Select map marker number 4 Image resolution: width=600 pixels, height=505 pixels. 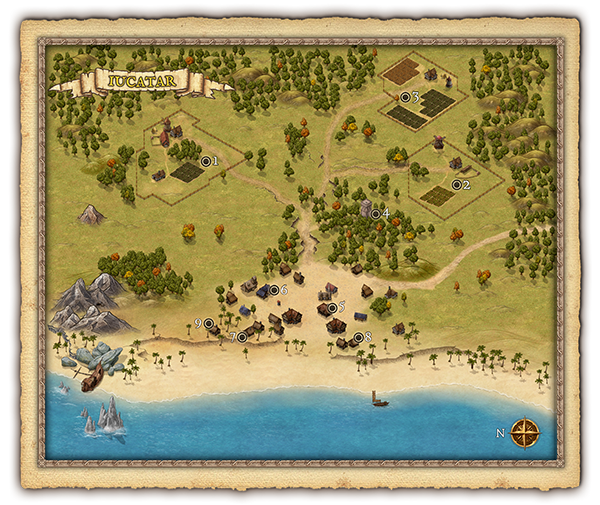tap(376, 213)
